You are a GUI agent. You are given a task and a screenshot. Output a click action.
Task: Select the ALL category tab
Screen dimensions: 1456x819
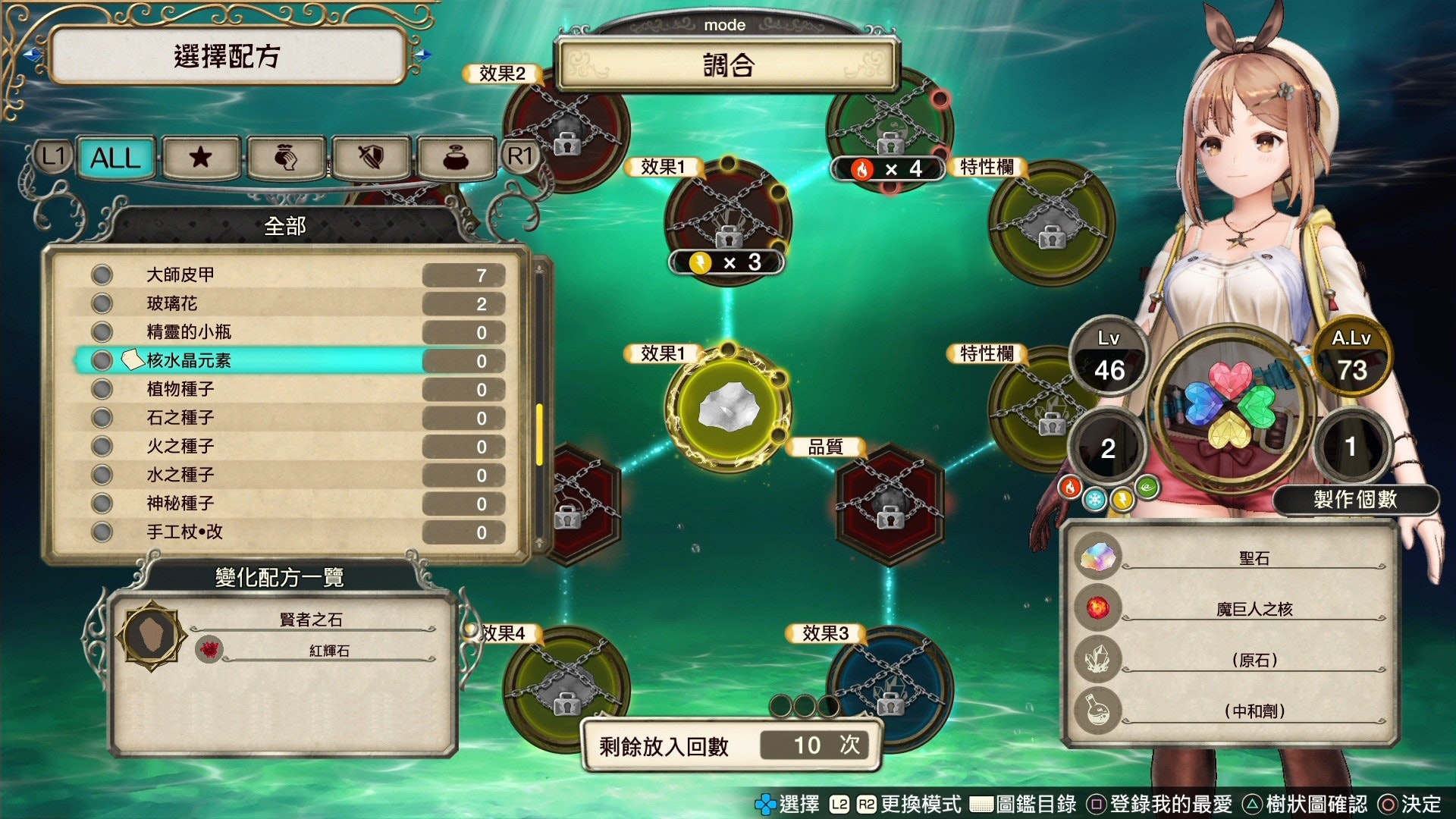coord(116,158)
